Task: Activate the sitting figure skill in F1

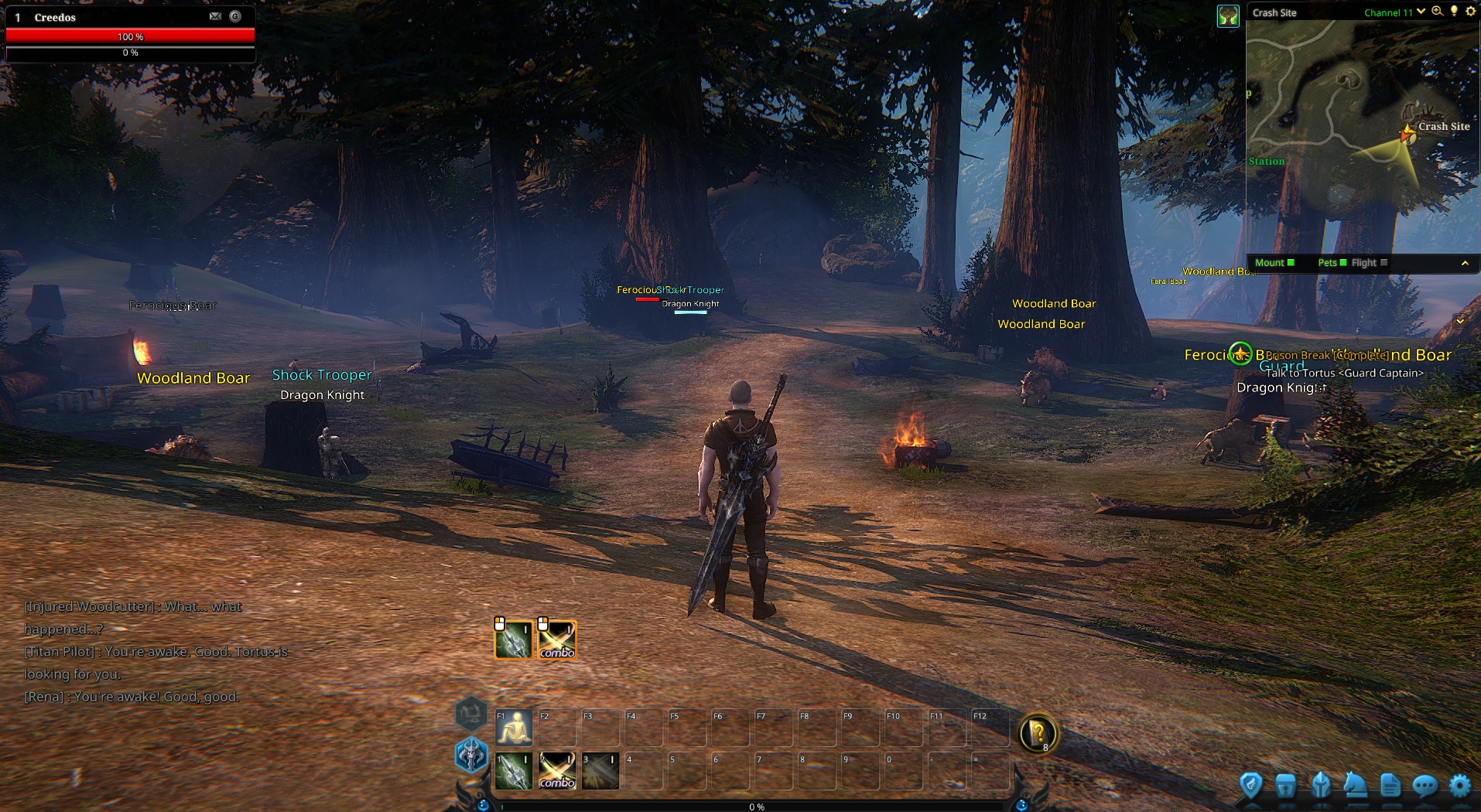Action: point(514,728)
